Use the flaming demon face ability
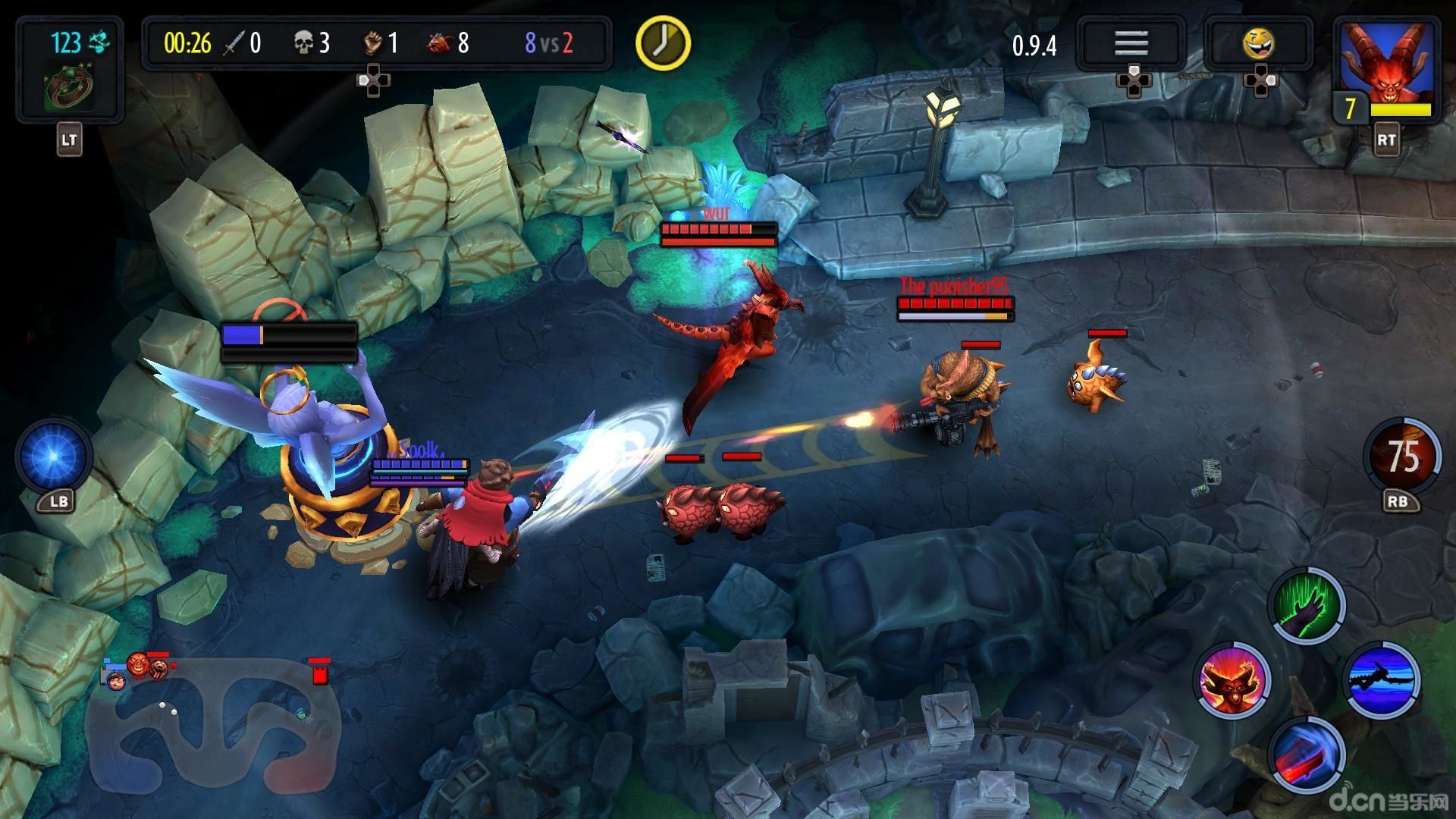The width and height of the screenshot is (1456, 819). [x=1232, y=679]
